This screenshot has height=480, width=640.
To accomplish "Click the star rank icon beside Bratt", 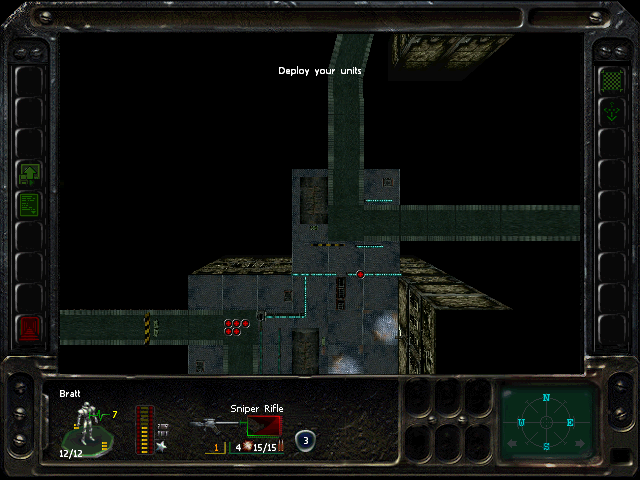I will [x=162, y=444].
